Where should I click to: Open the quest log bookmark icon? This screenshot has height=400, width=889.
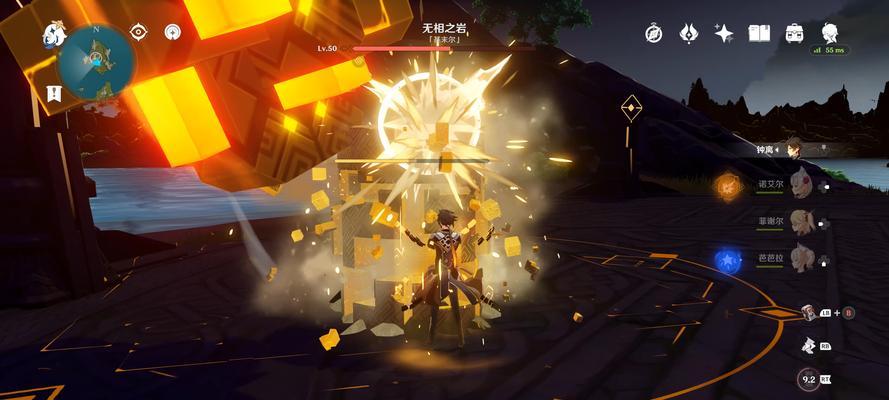53,92
